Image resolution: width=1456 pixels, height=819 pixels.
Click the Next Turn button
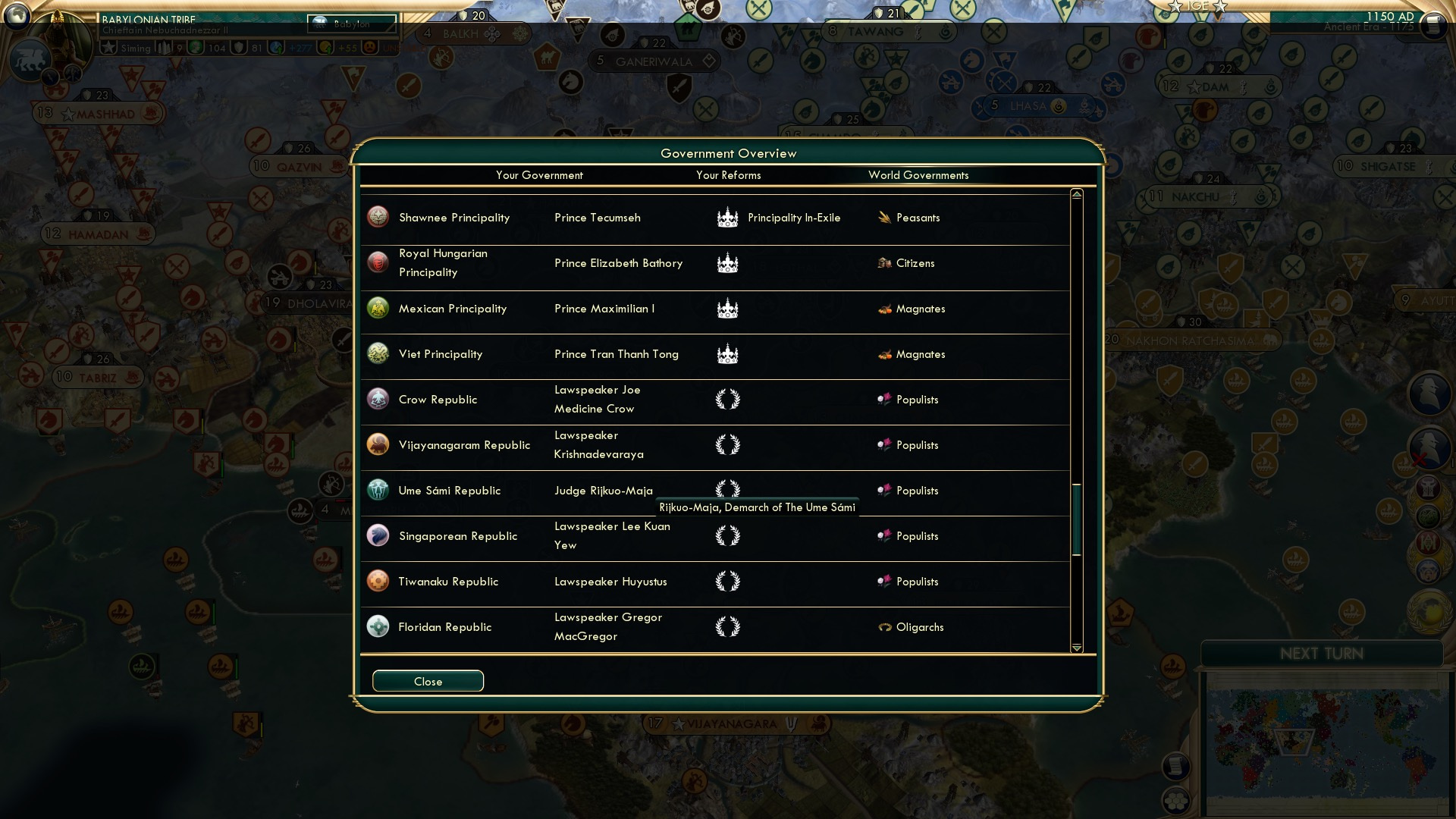(1323, 654)
